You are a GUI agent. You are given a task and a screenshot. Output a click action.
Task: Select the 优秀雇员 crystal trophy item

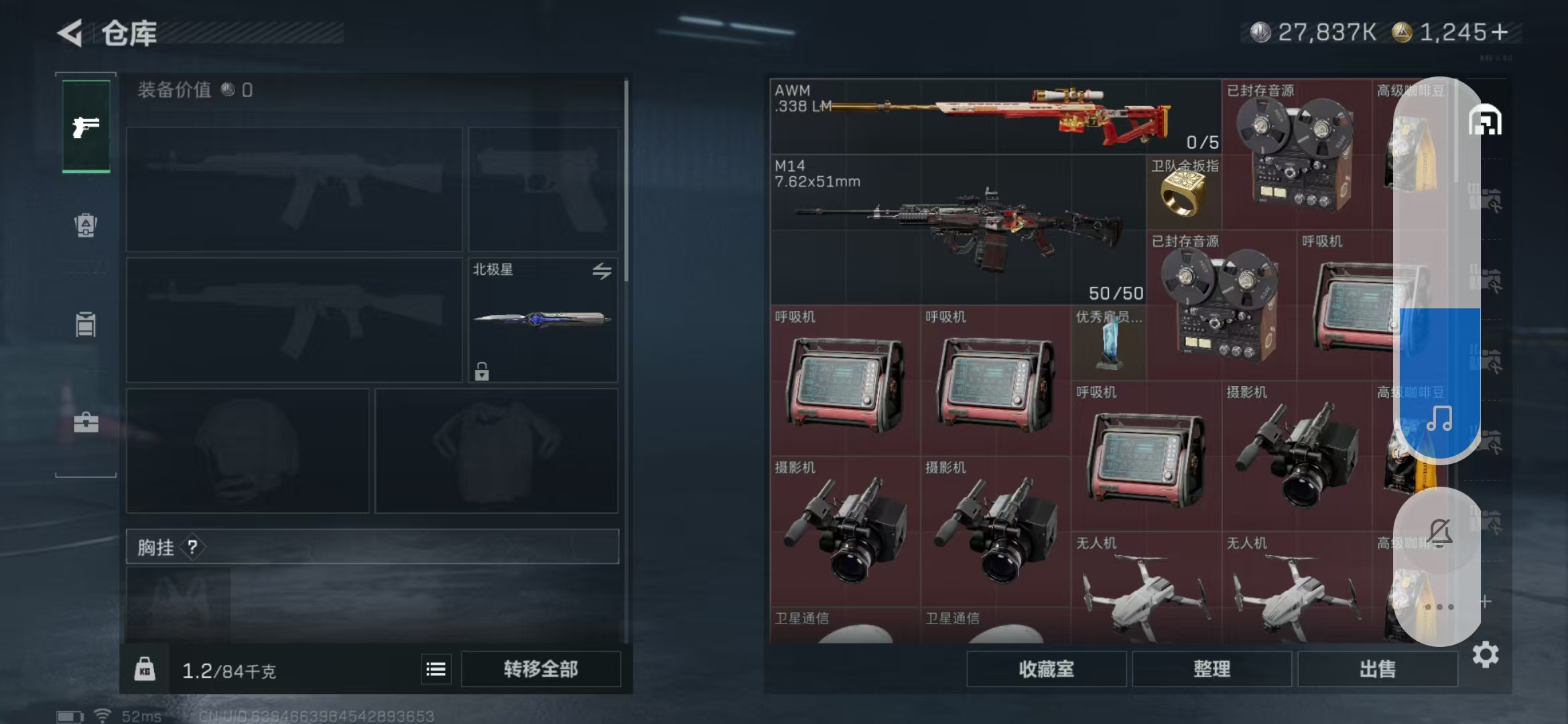[1109, 344]
